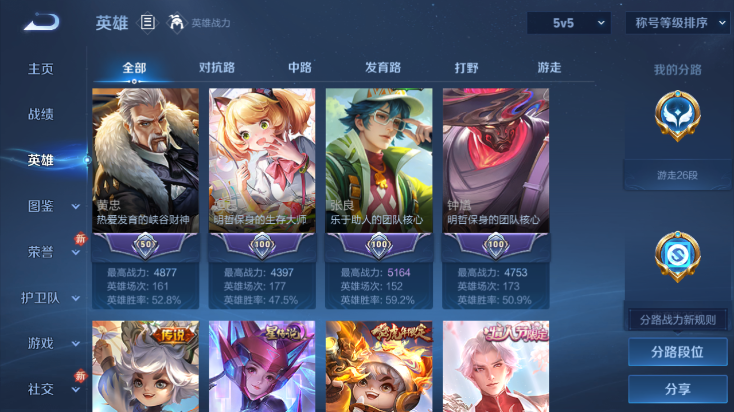This screenshot has width=734, height=412.
Task: Open the 战绩 sidebar menu
Action: 41,114
